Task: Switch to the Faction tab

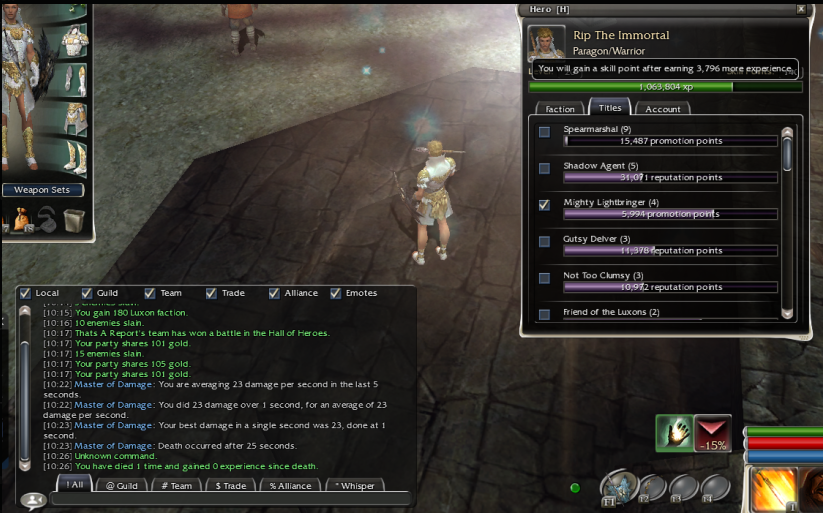Action: pyautogui.click(x=560, y=109)
